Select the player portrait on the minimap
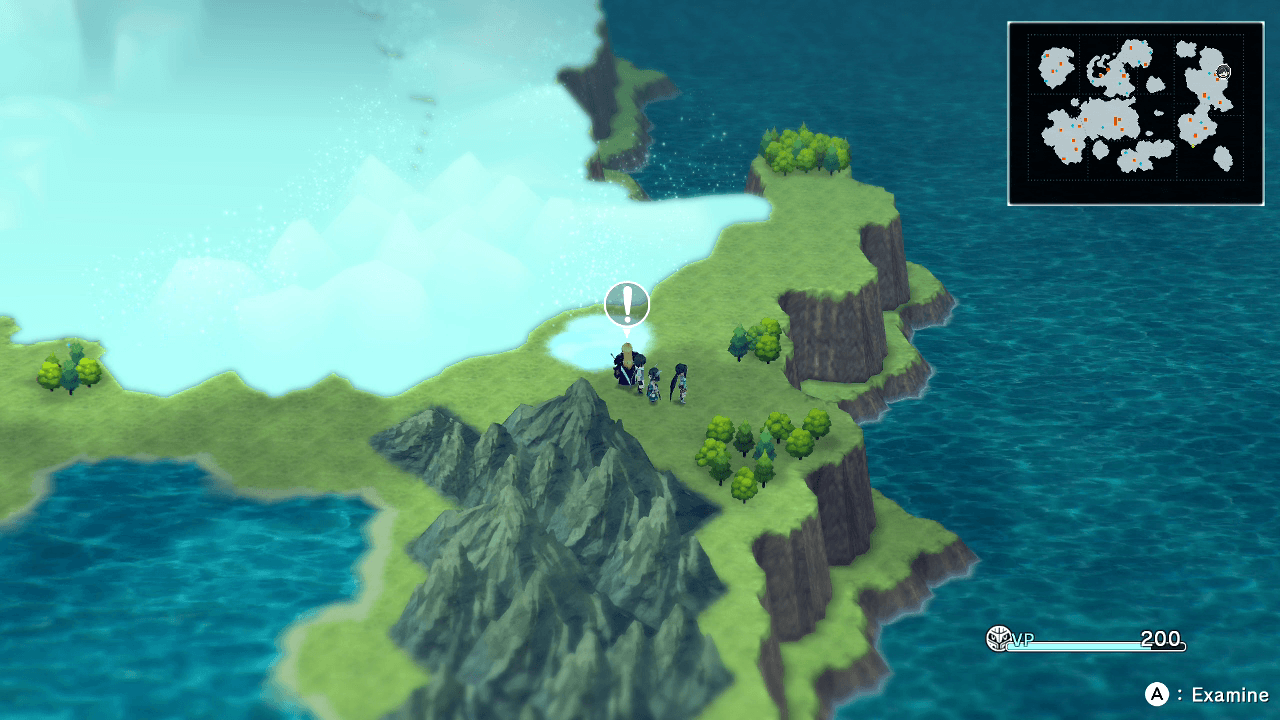This screenshot has height=720, width=1280. point(1224,71)
